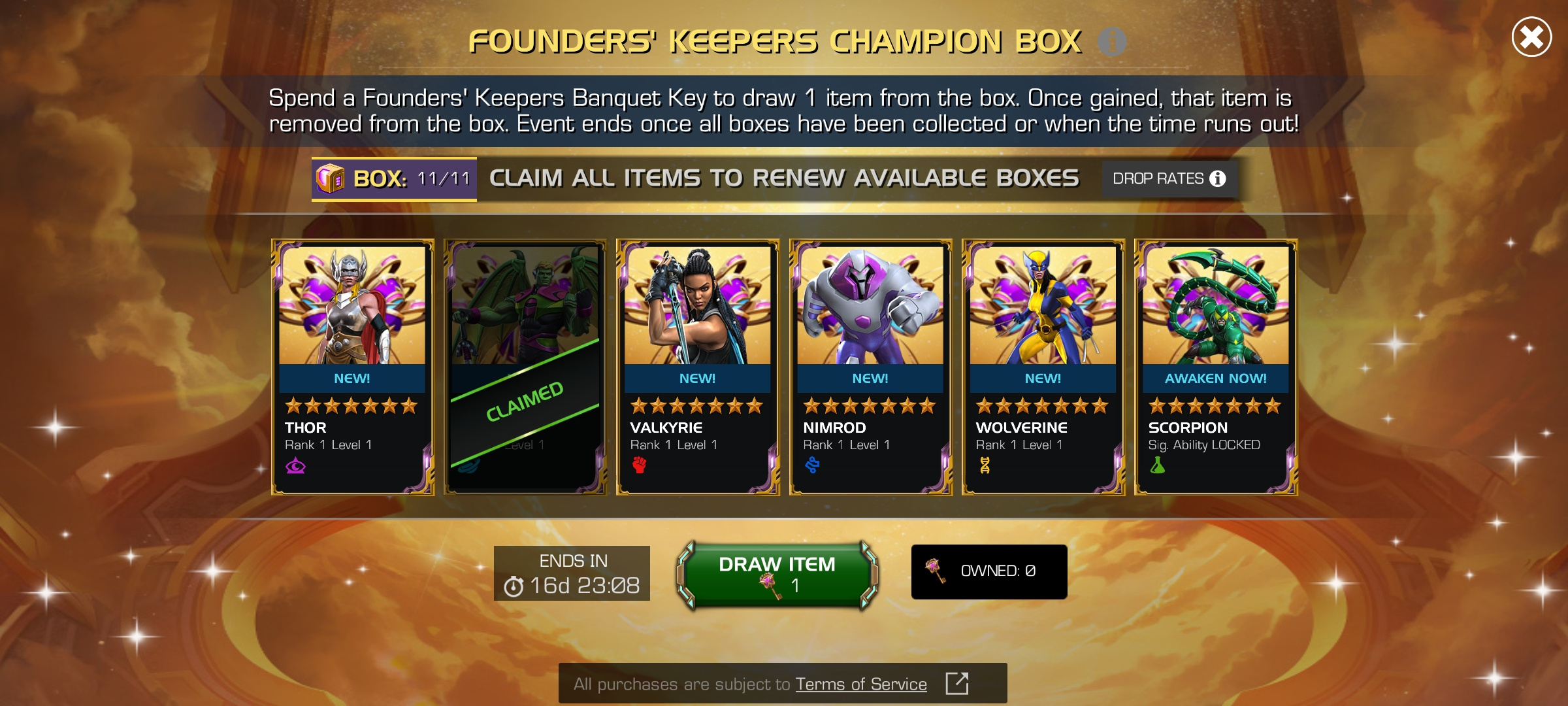Viewport: 1568px width, 706px height.
Task: Click the Drop Rates info icon
Action: (1217, 177)
